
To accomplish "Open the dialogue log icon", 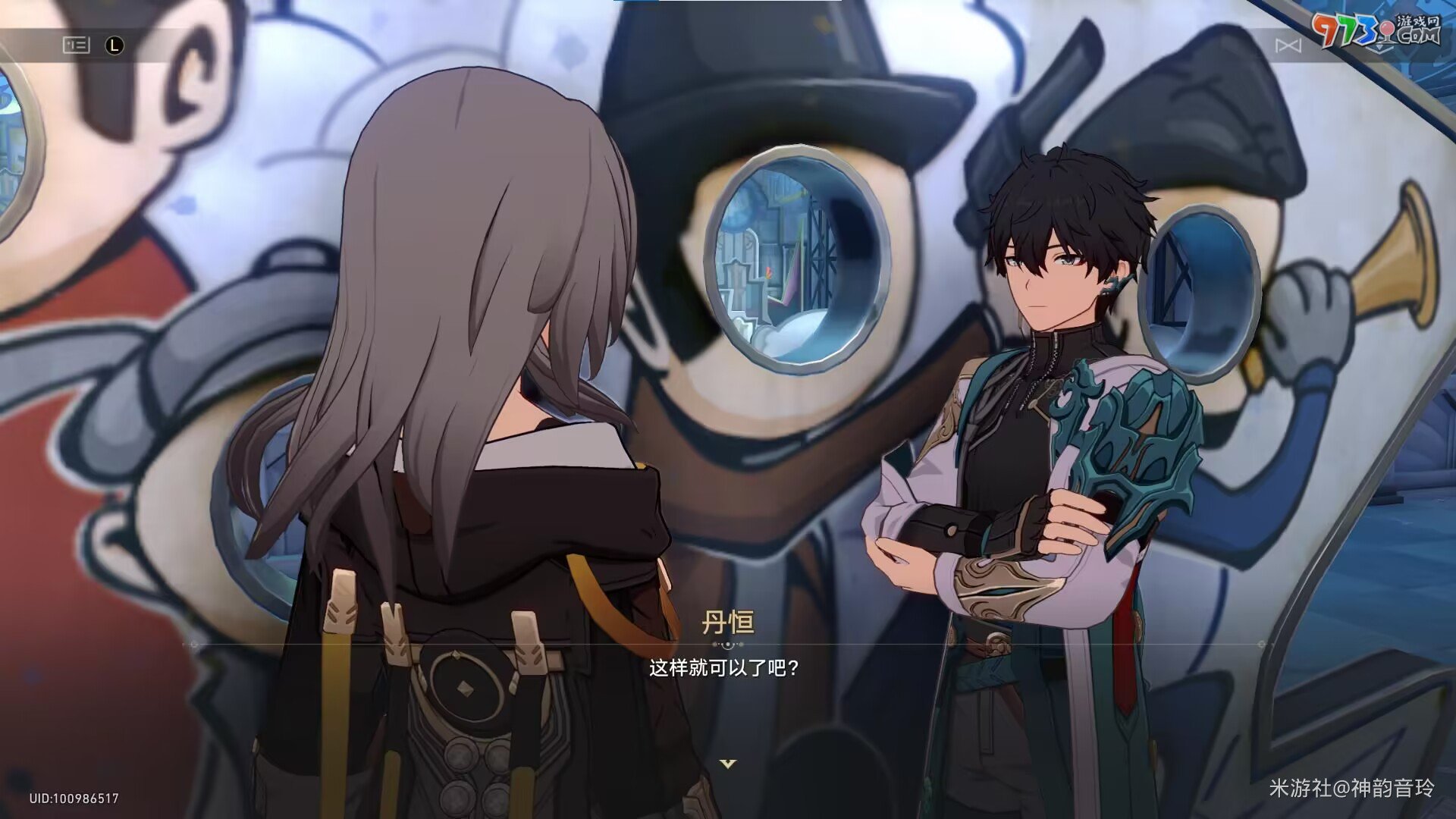I will coord(76,45).
